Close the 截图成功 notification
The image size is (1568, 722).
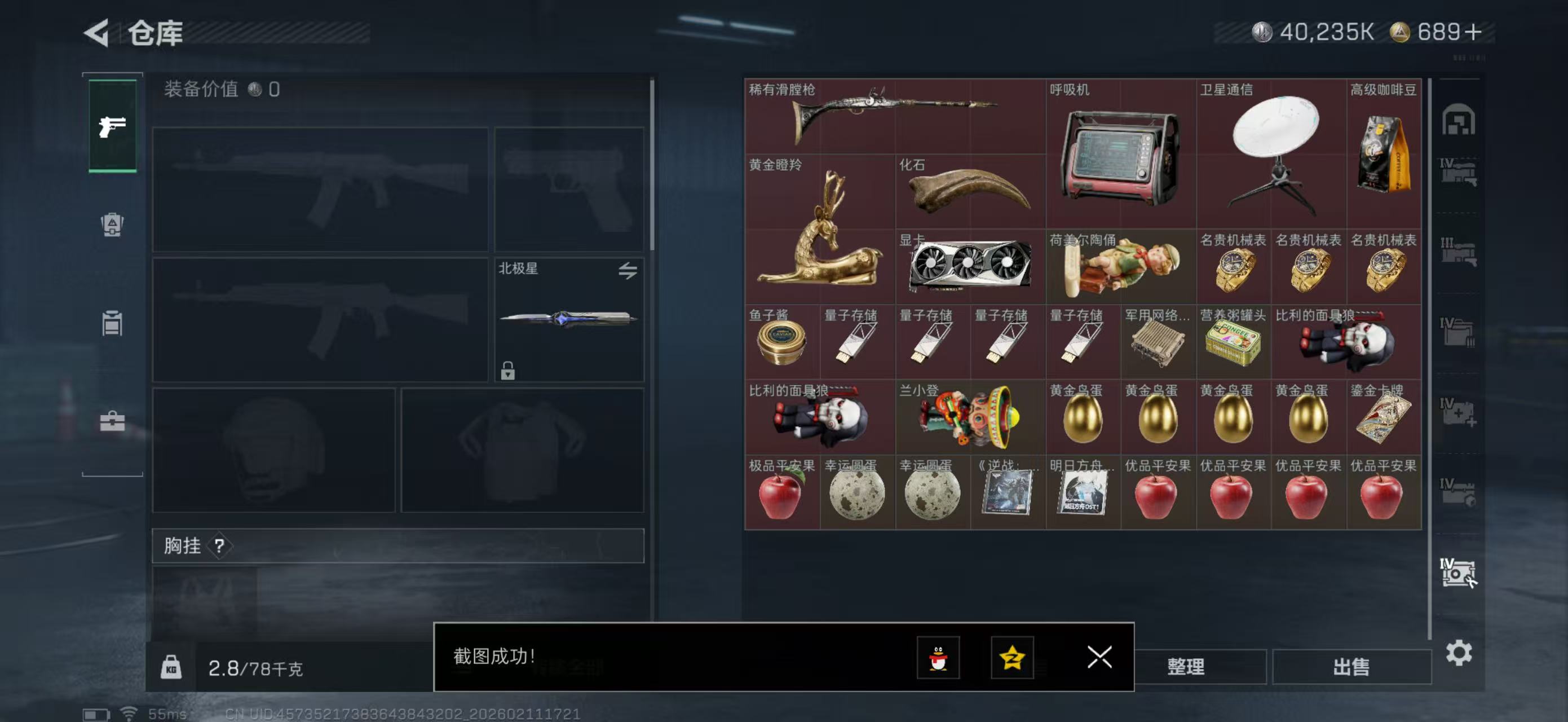(1099, 658)
